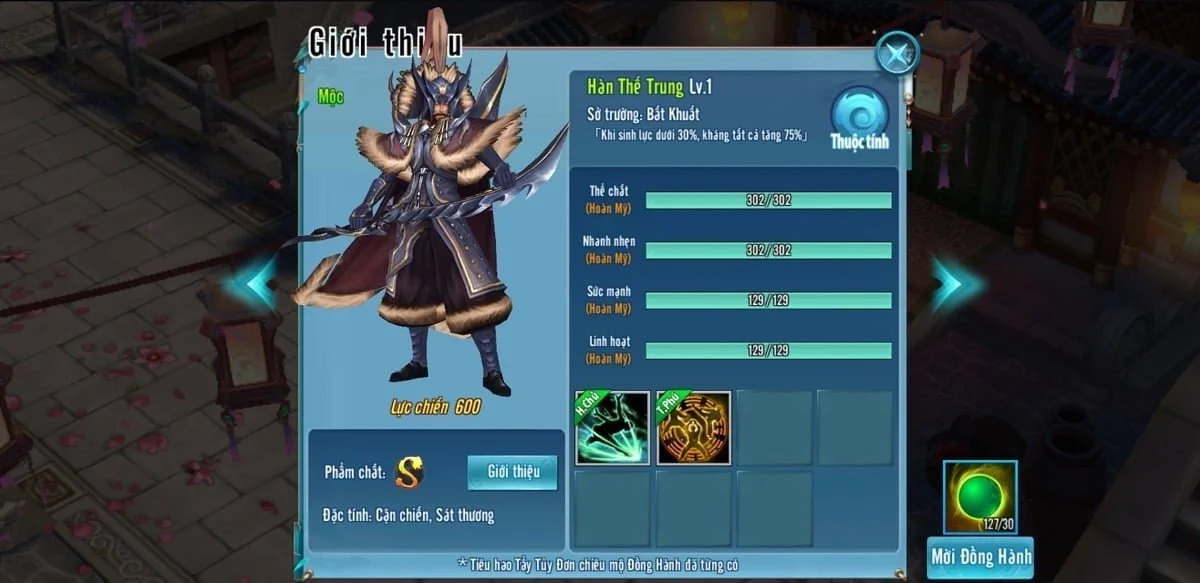This screenshot has width=1200, height=583.
Task: Open the Thuộc tính attributes view
Action: coord(859,118)
